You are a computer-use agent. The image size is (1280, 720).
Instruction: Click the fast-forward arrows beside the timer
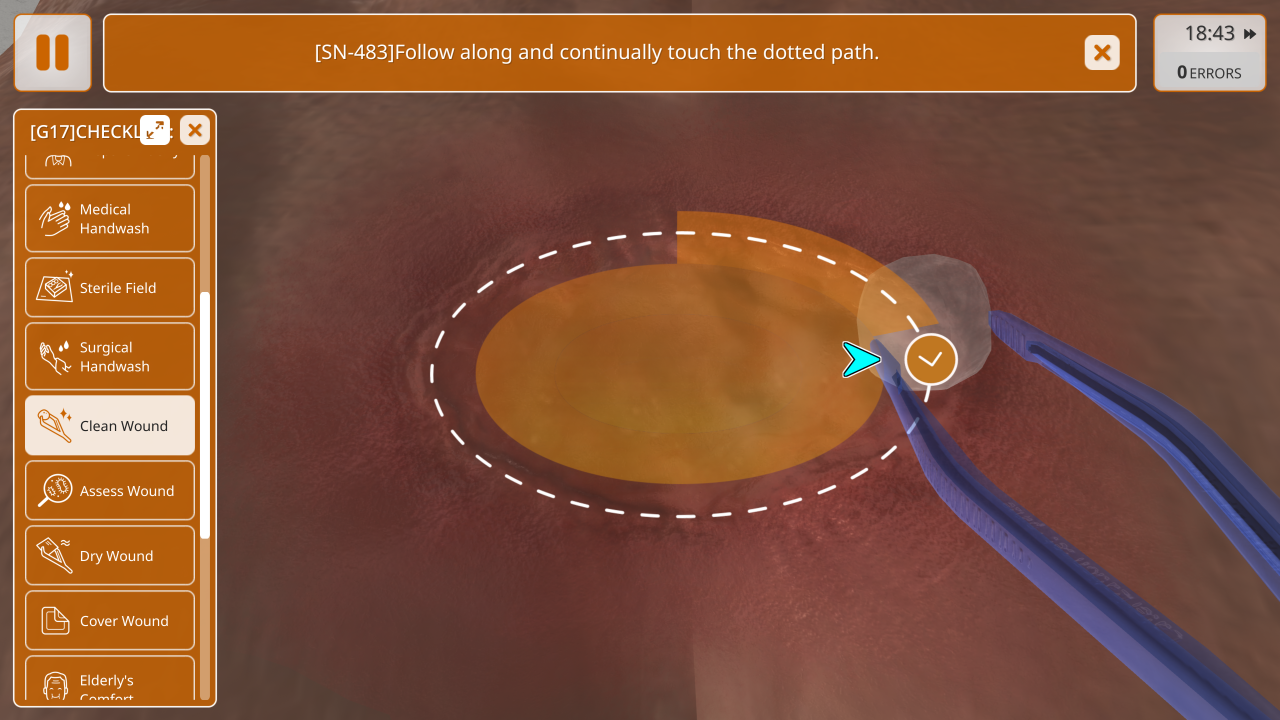point(1250,34)
